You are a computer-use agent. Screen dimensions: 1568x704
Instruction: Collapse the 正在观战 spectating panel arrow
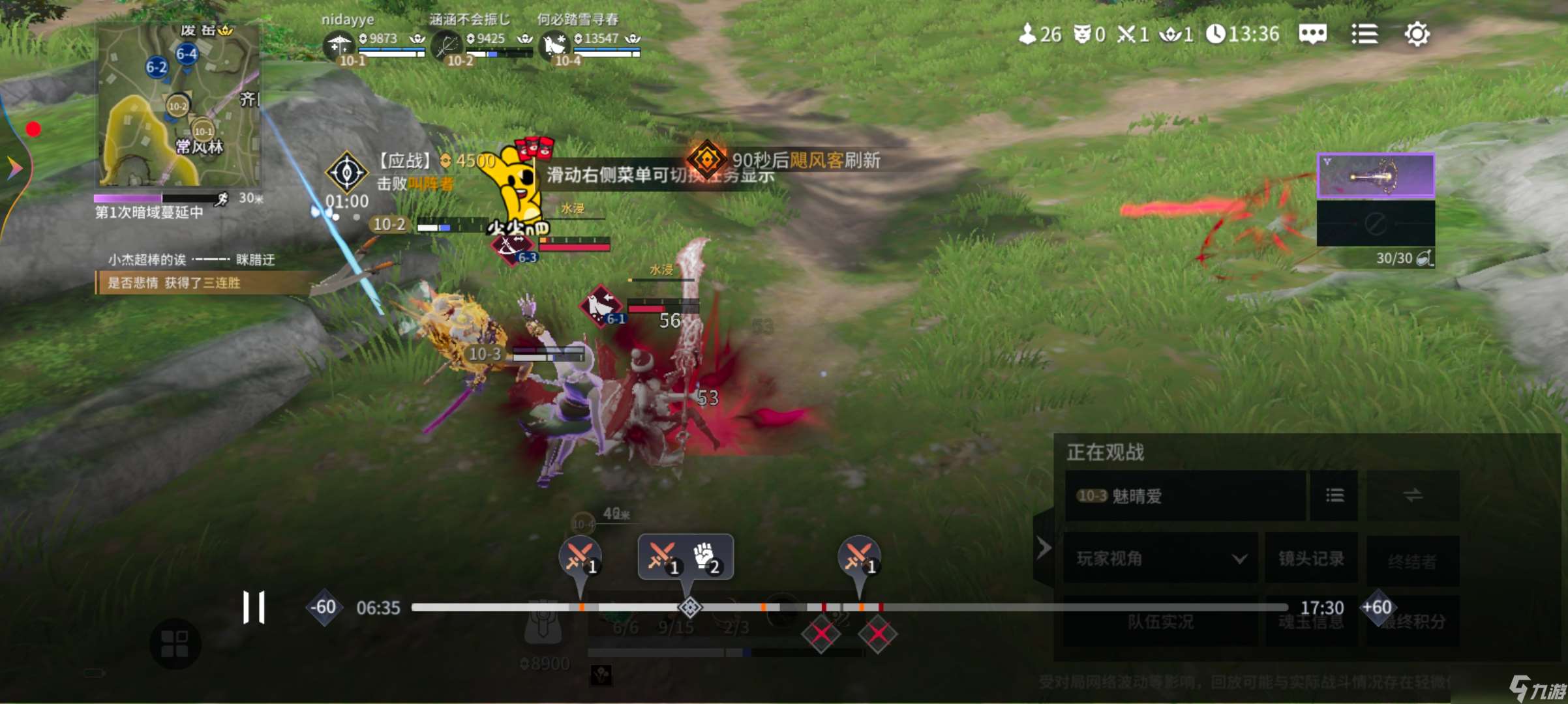pos(1044,548)
